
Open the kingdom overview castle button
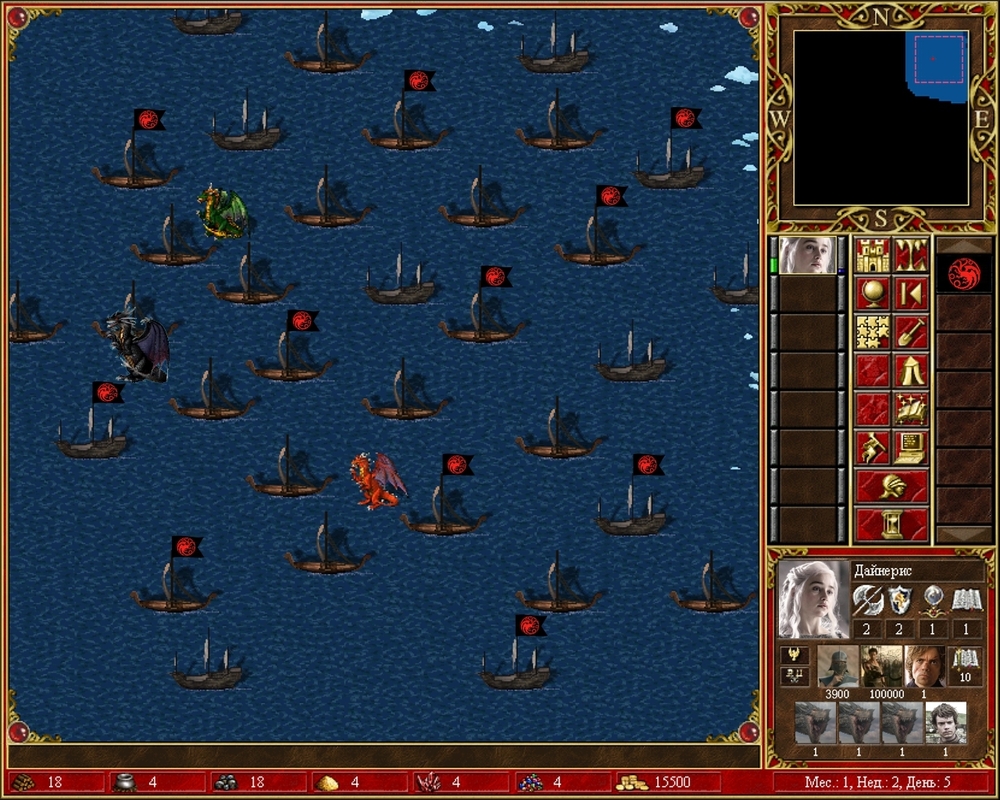[x=873, y=256]
